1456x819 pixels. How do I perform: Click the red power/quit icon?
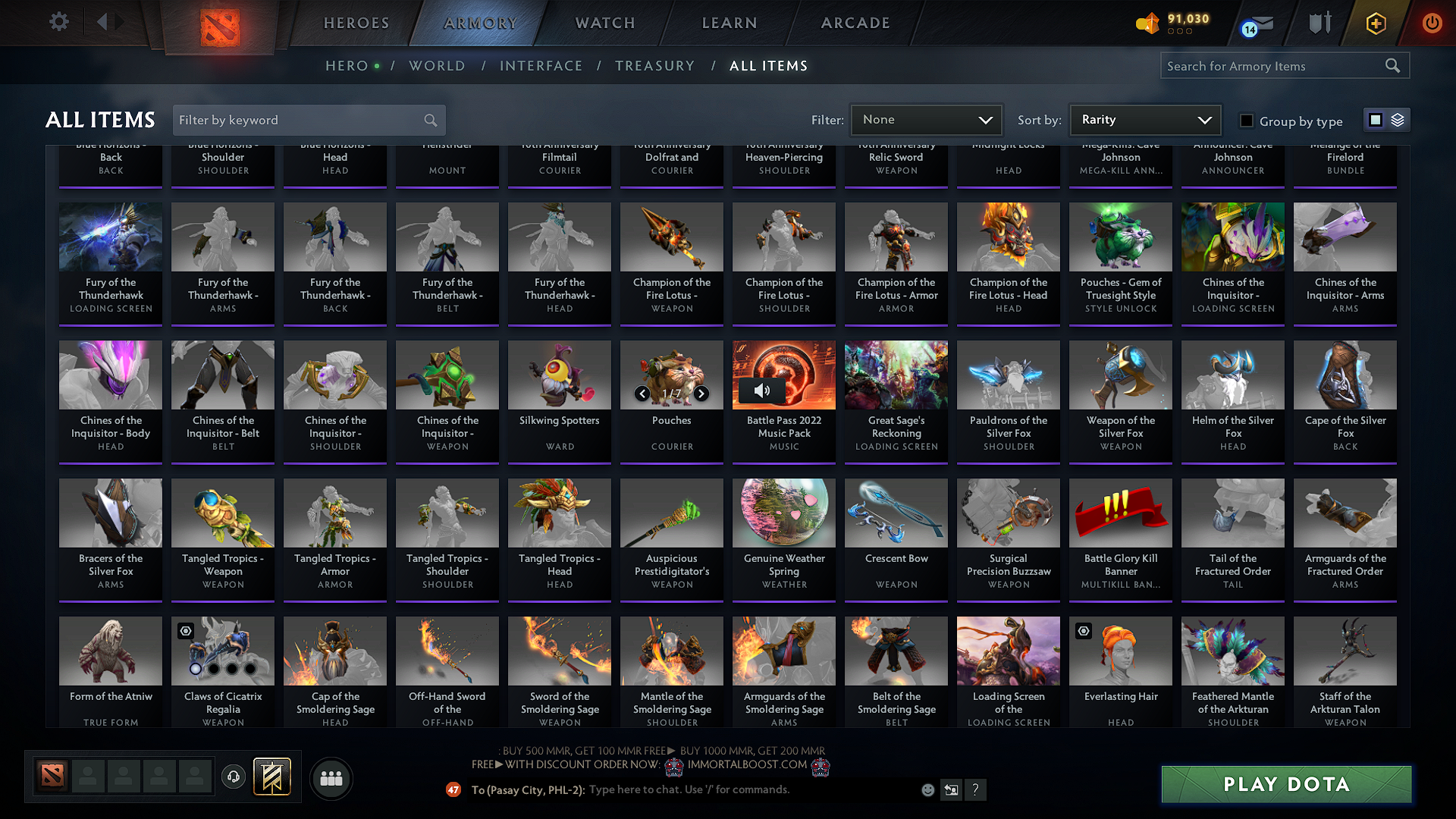(1432, 23)
